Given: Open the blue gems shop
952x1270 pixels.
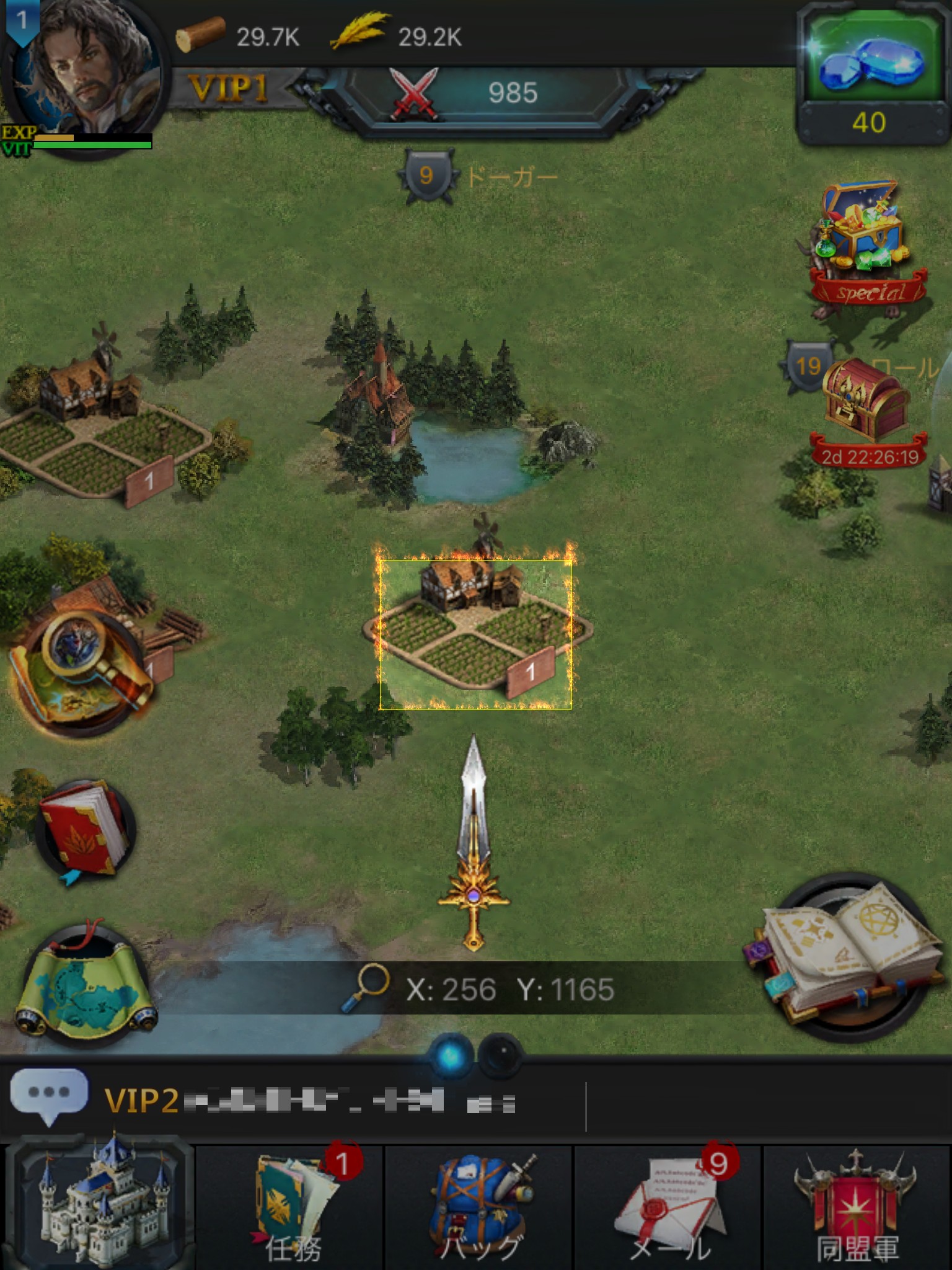Looking at the screenshot, I should tap(873, 71).
